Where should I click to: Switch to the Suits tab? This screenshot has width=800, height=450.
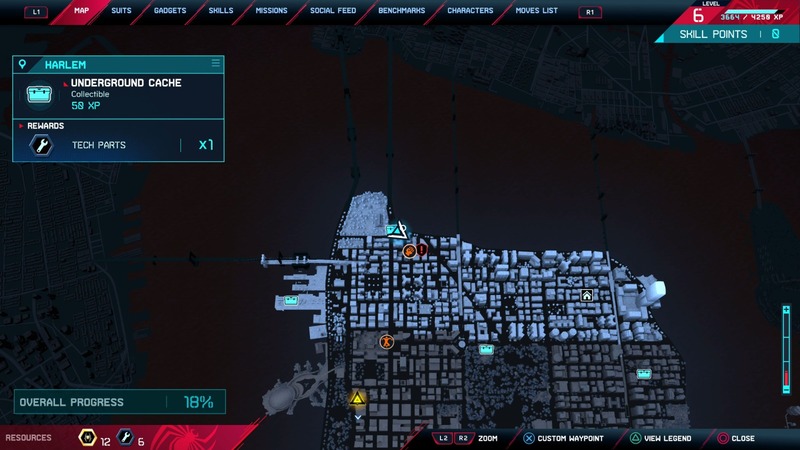121,11
